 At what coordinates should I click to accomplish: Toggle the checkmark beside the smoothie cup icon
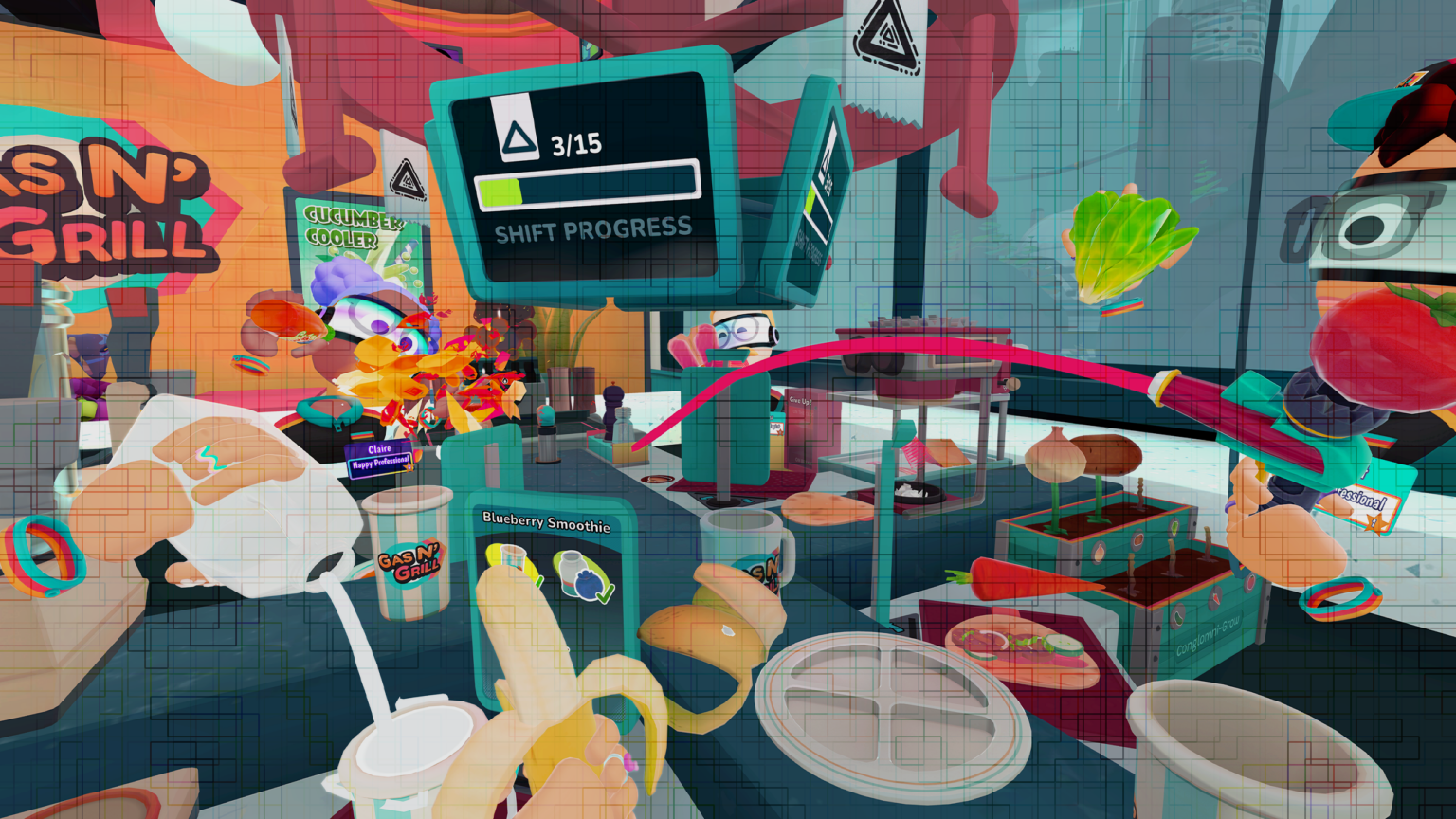[539, 582]
